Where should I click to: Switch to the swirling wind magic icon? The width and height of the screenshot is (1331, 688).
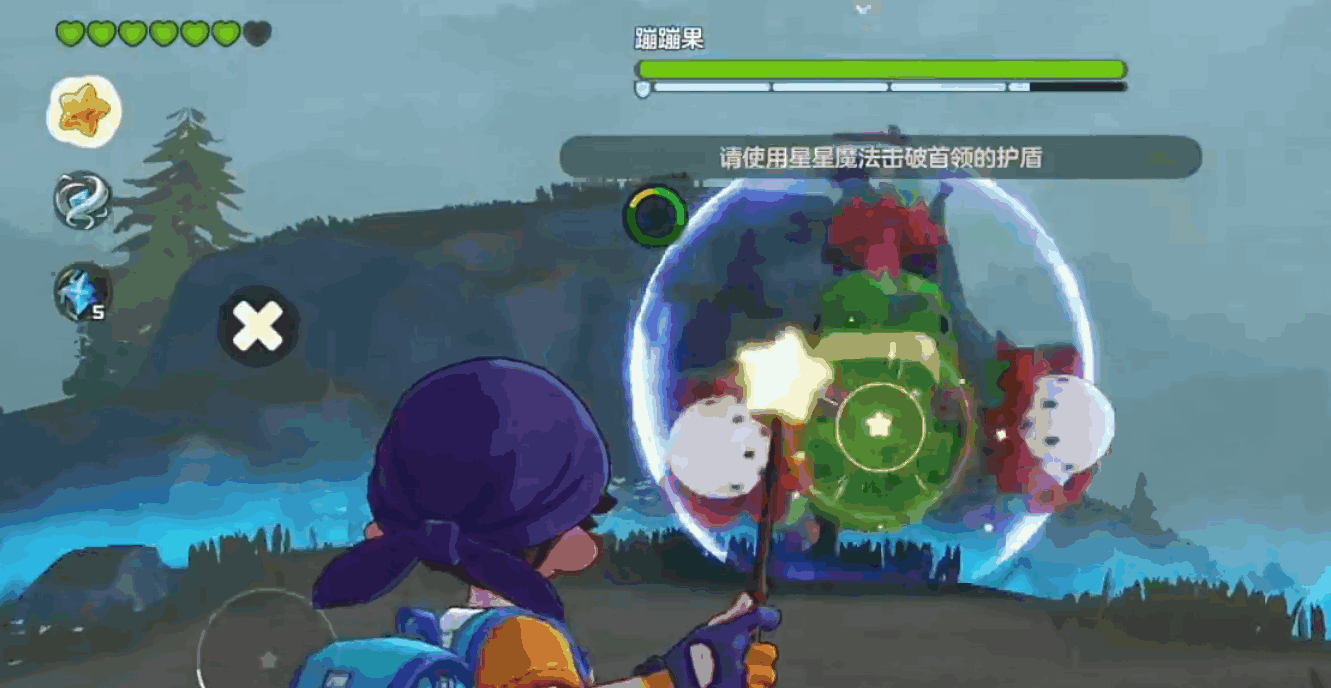coord(82,200)
